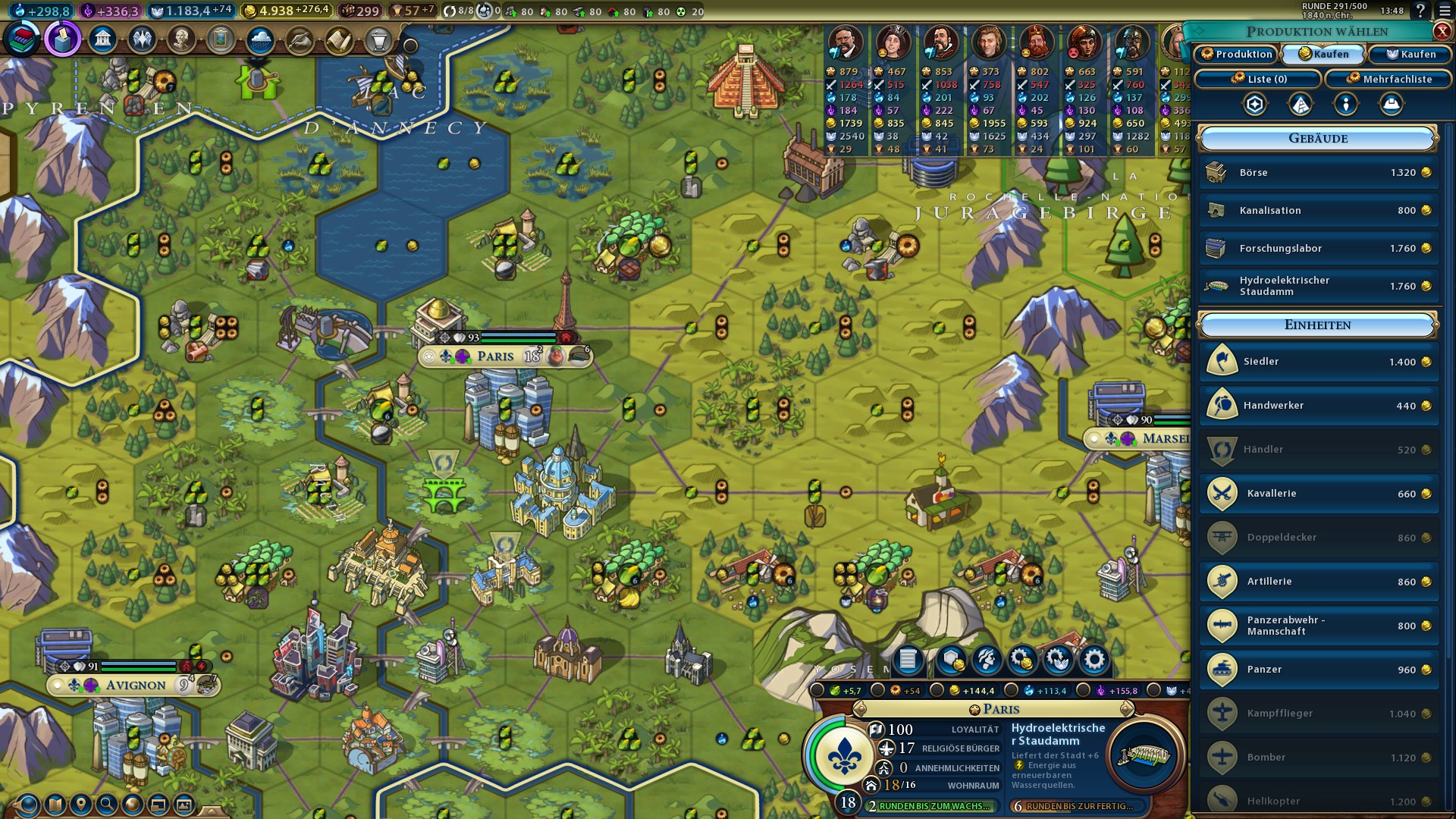This screenshot has height=819, width=1456.
Task: Close the Produktion Wählen panel
Action: (1442, 31)
